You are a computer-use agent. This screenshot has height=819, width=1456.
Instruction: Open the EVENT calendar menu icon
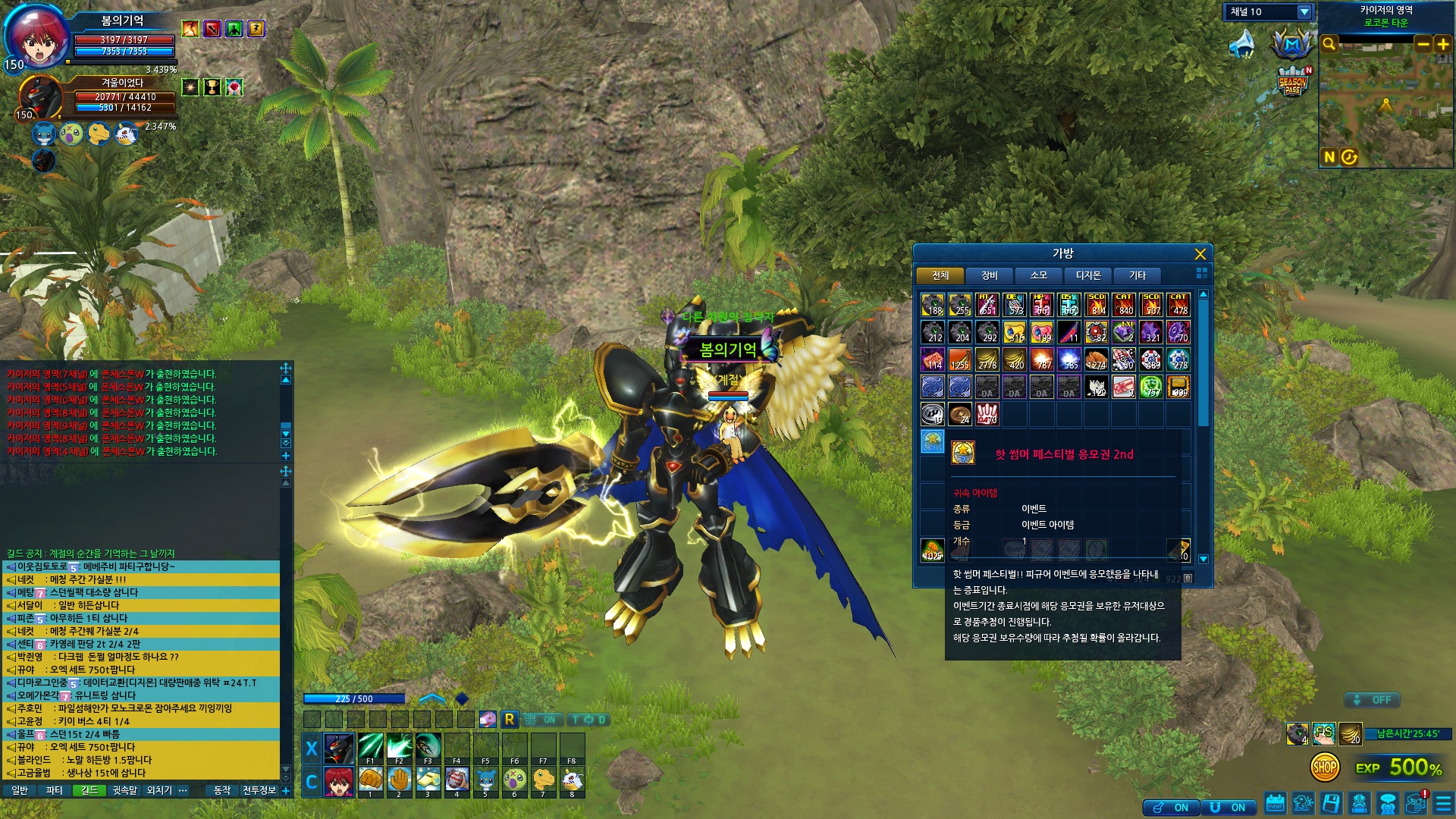tap(1275, 803)
